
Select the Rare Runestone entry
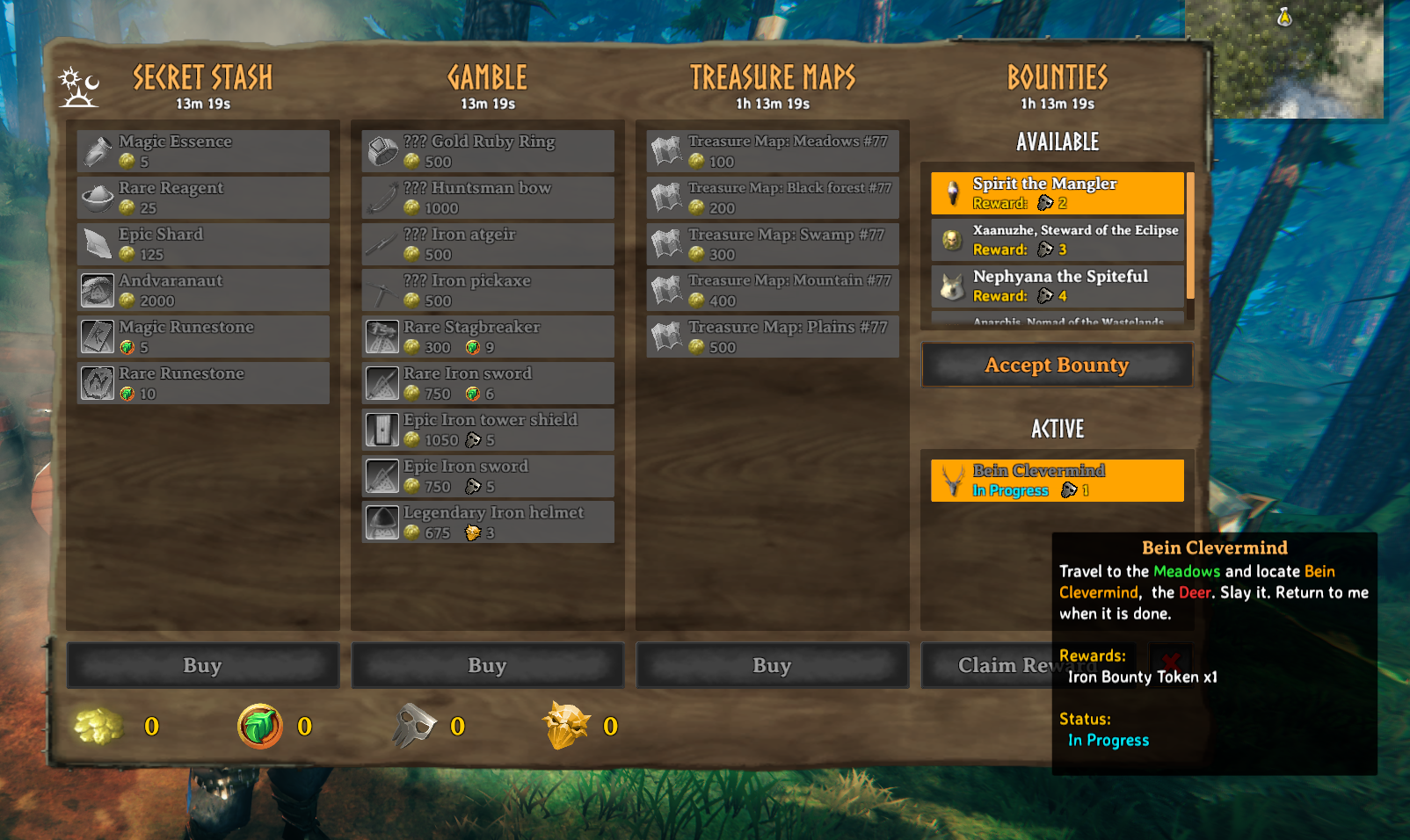point(203,383)
